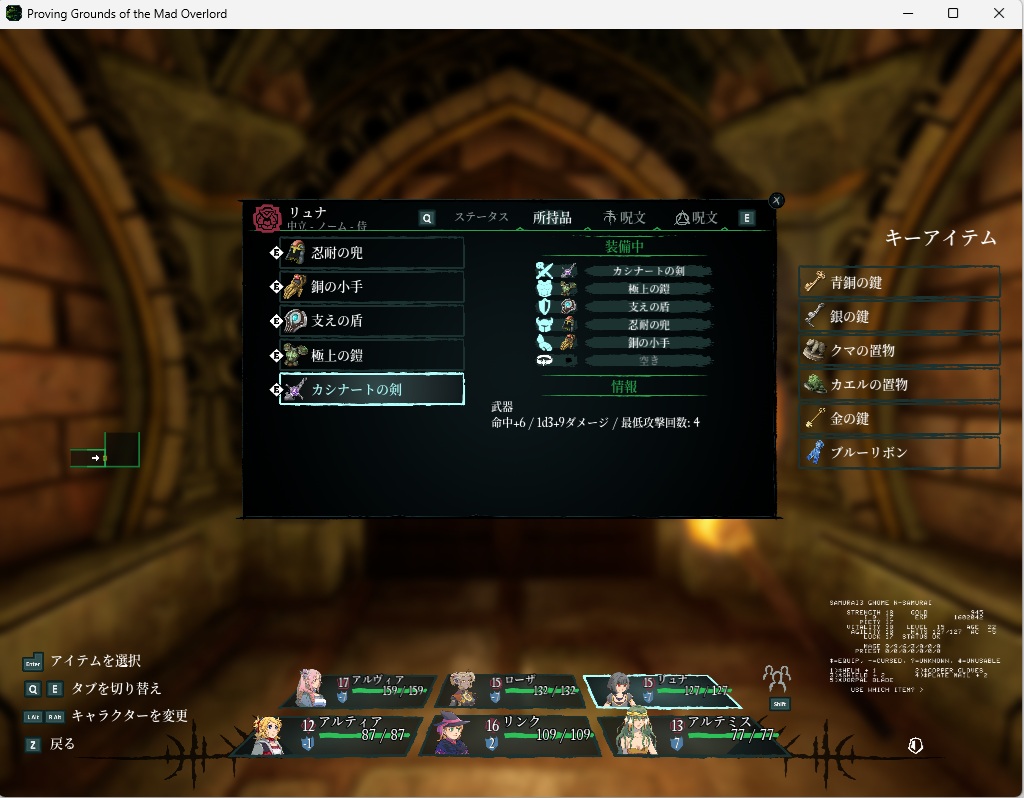Select the 極上の鎧 armor item
Image resolution: width=1024 pixels, height=798 pixels.
[x=371, y=355]
